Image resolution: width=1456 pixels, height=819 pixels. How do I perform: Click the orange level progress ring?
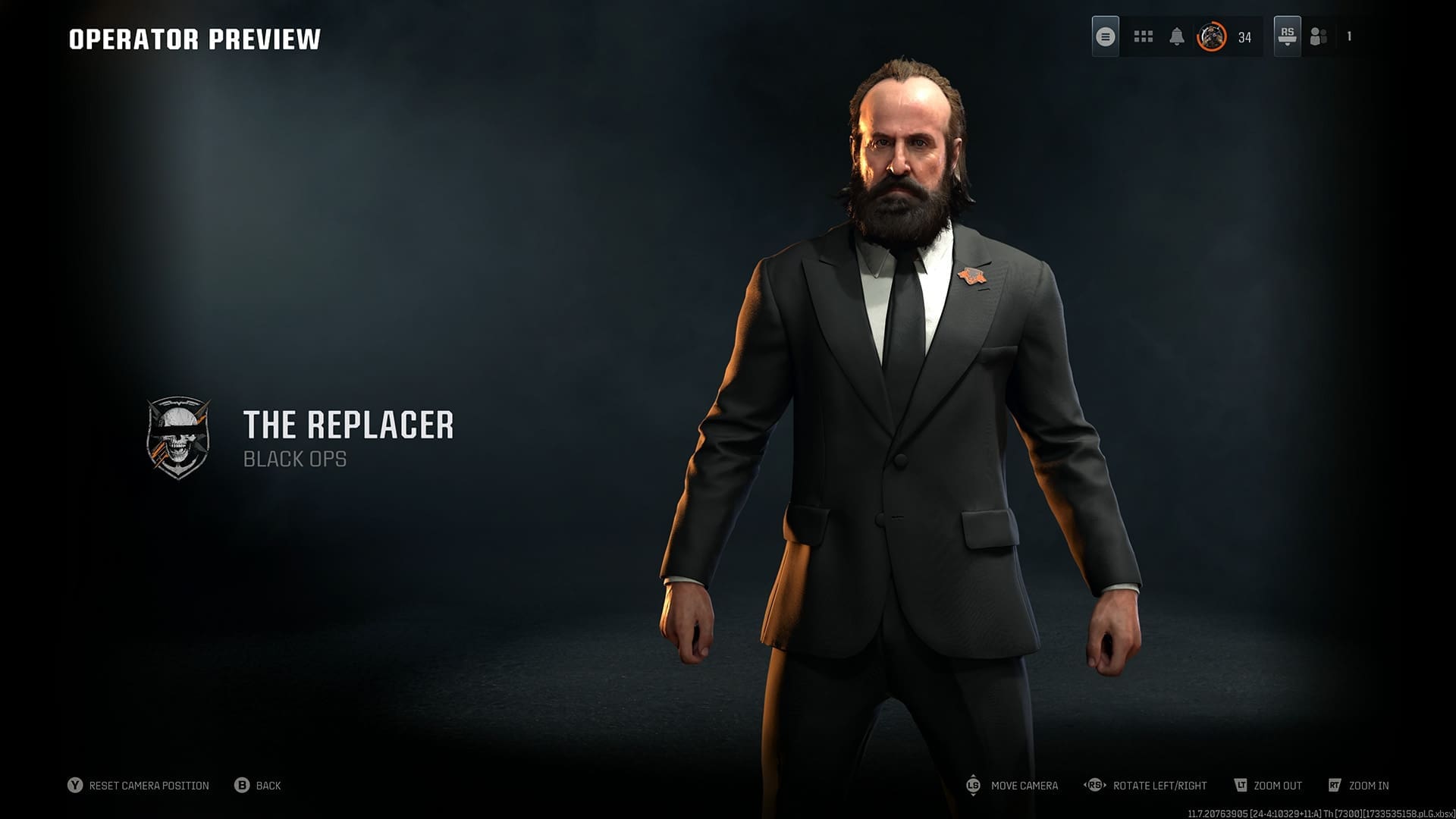pos(1213,35)
